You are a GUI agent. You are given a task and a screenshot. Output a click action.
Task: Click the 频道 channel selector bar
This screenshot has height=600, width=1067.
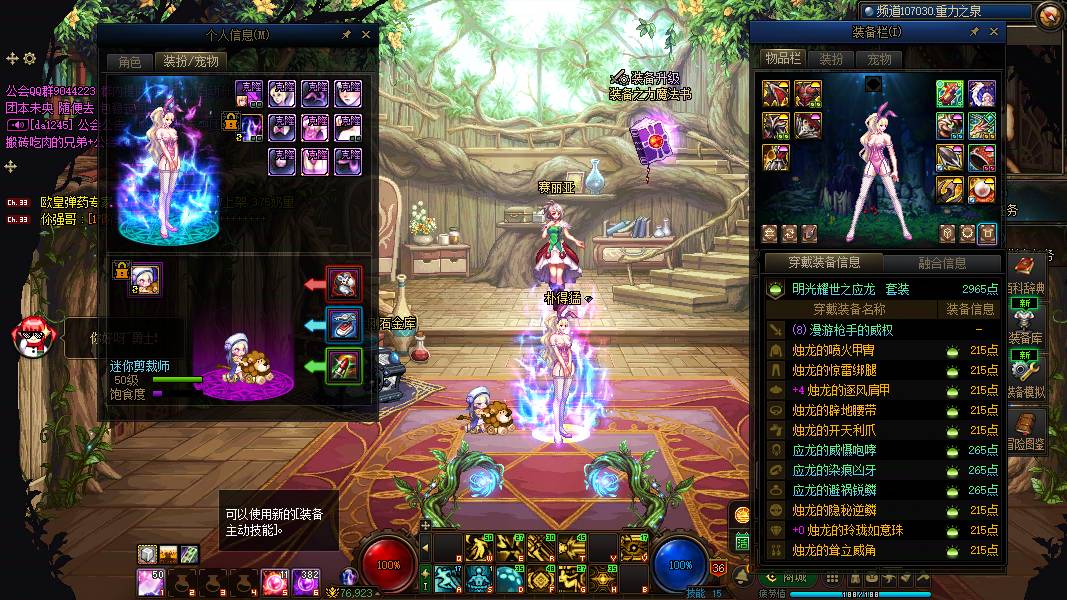[944, 12]
